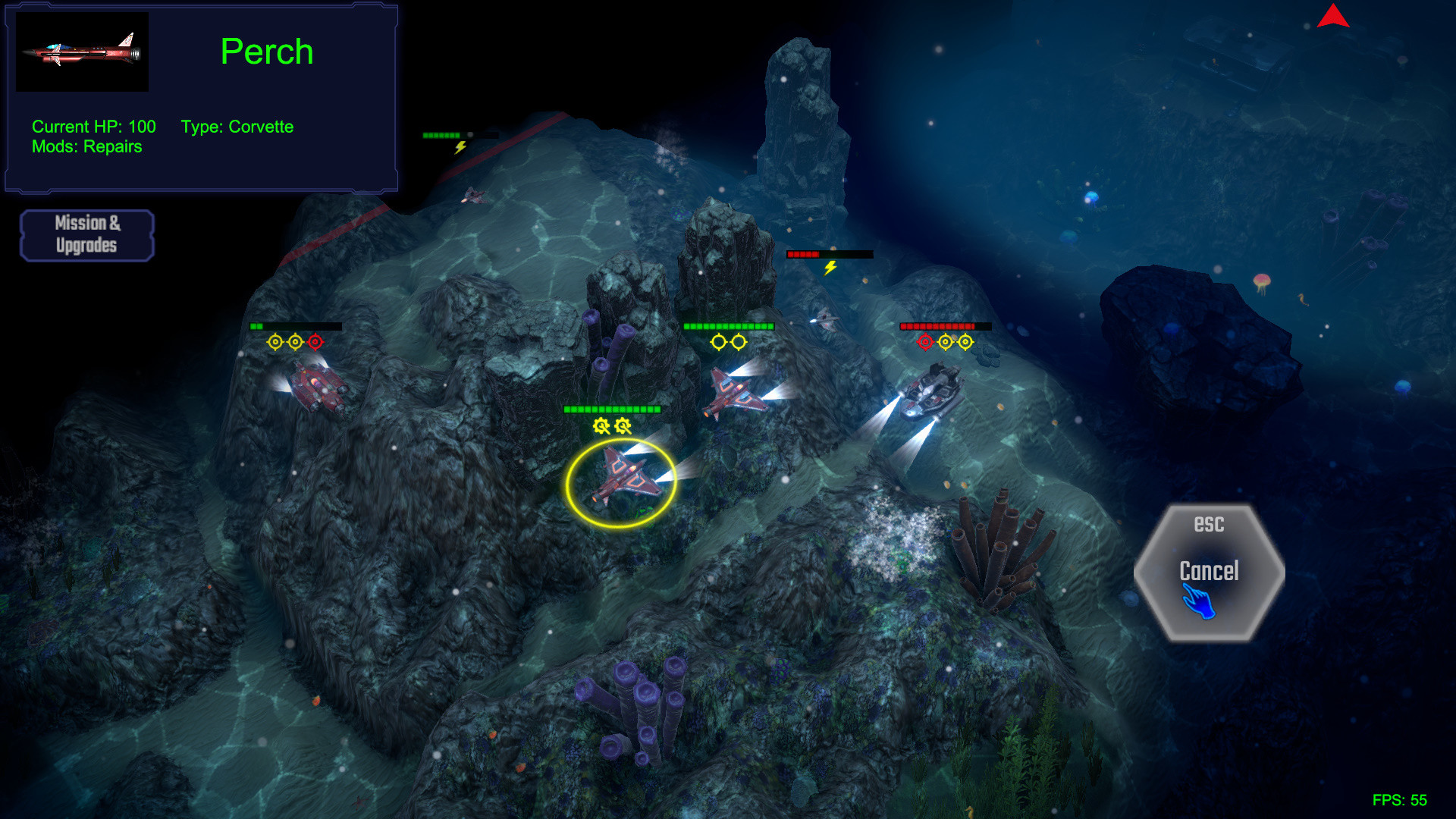This screenshot has width=1456, height=819.
Task: Click the Perch ship thumbnail image
Action: coord(81,51)
